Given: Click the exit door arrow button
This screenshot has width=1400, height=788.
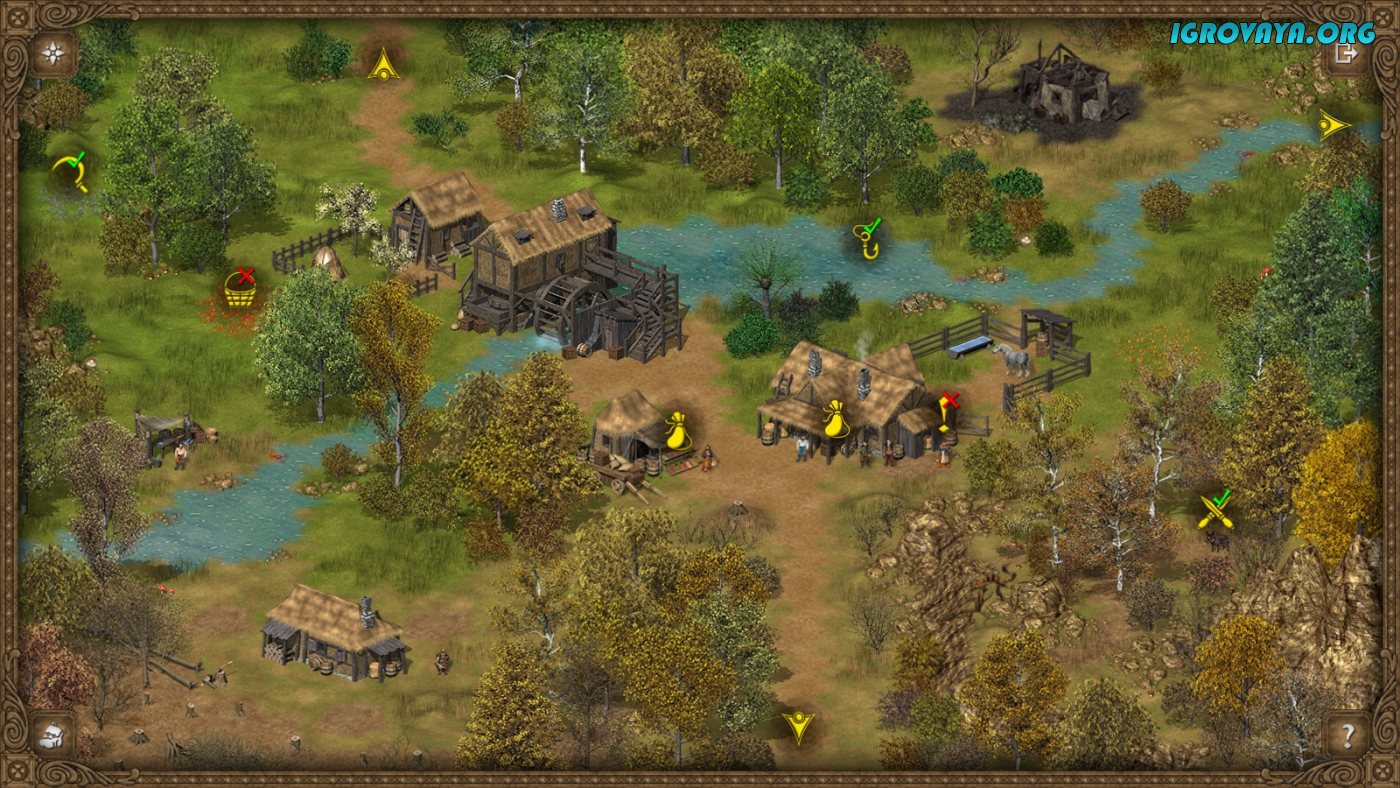Looking at the screenshot, I should point(1346,53).
